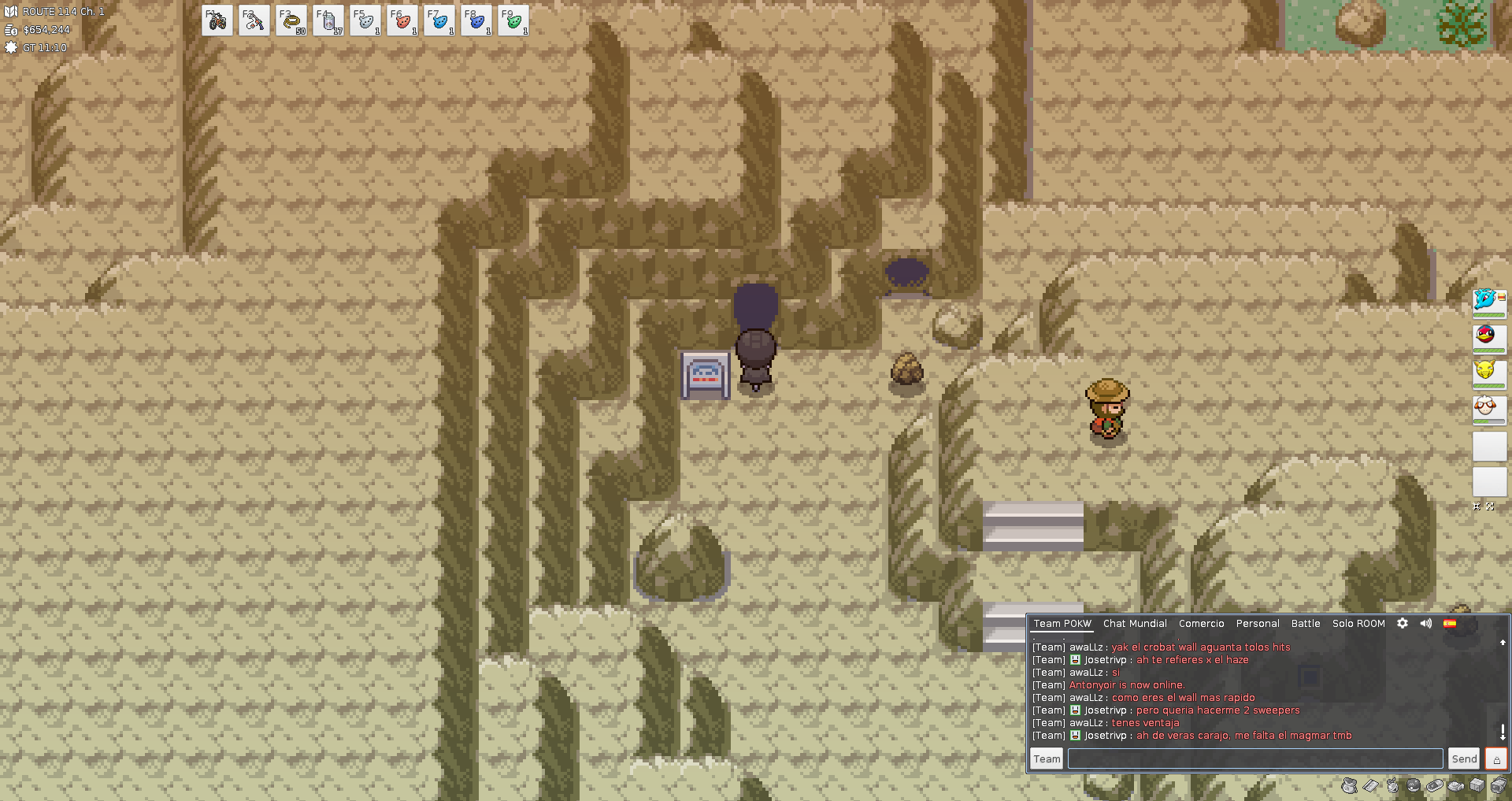Use the green ocarina in slot F9

pos(513,21)
